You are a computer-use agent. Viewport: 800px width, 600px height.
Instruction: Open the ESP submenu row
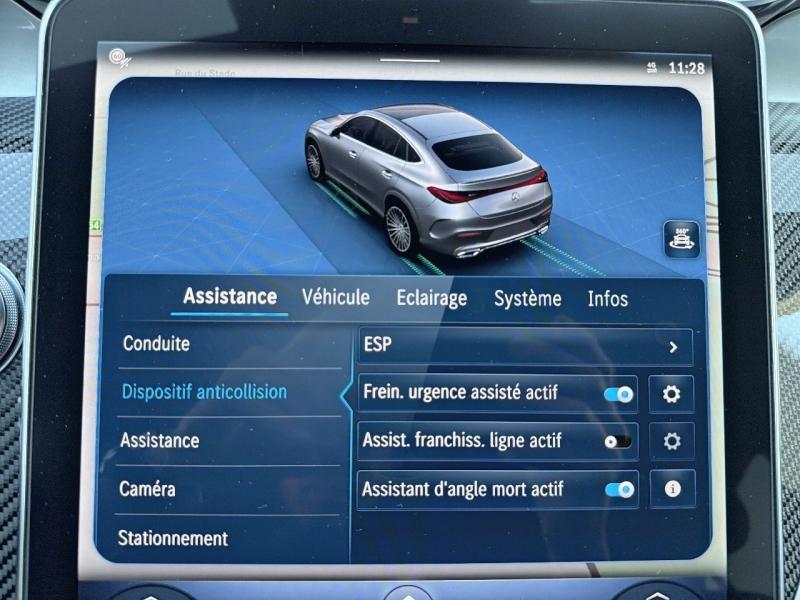point(525,346)
